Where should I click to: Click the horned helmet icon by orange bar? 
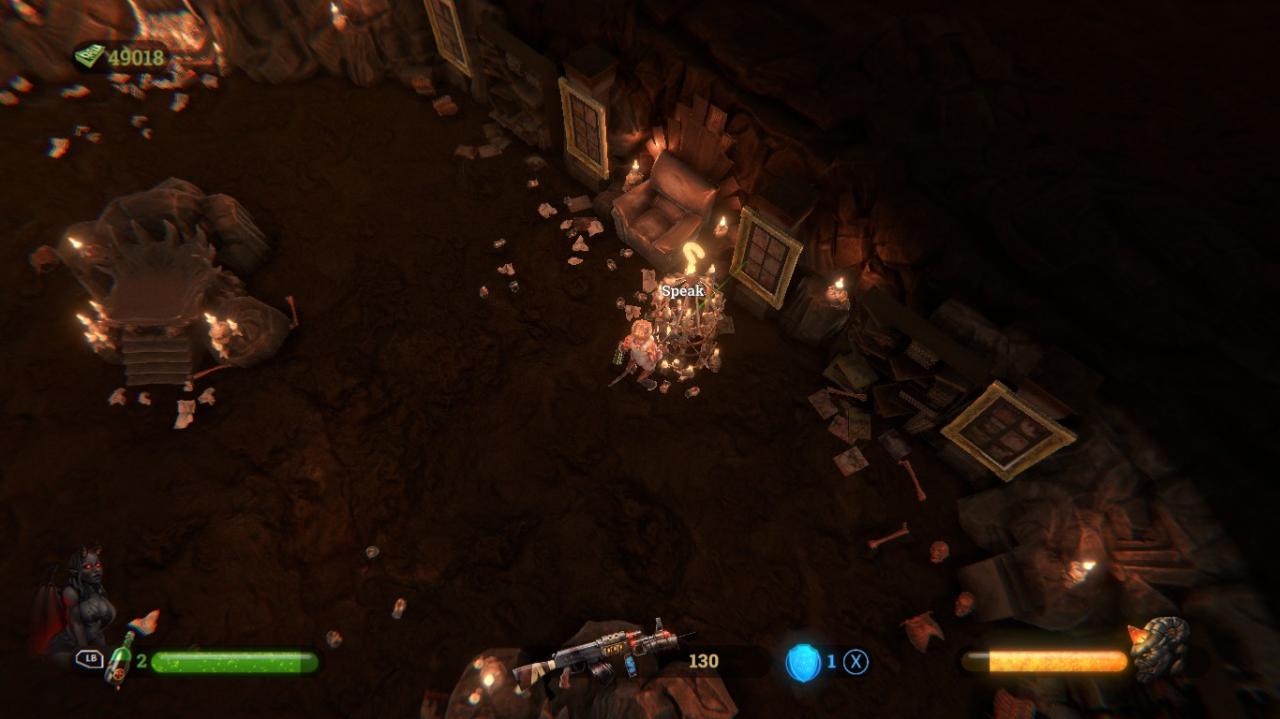click(1160, 647)
